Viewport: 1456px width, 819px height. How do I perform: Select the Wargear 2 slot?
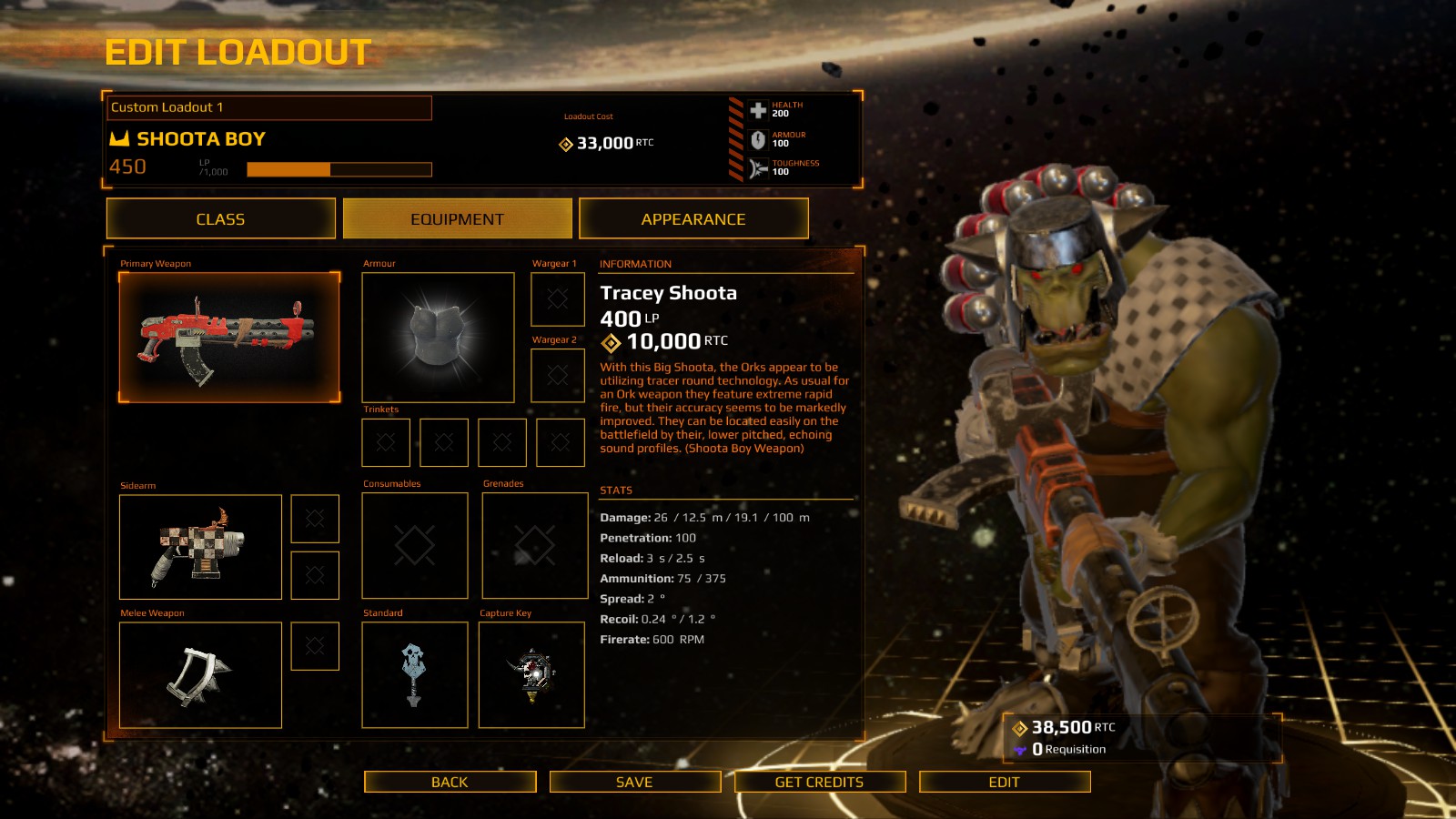point(558,375)
